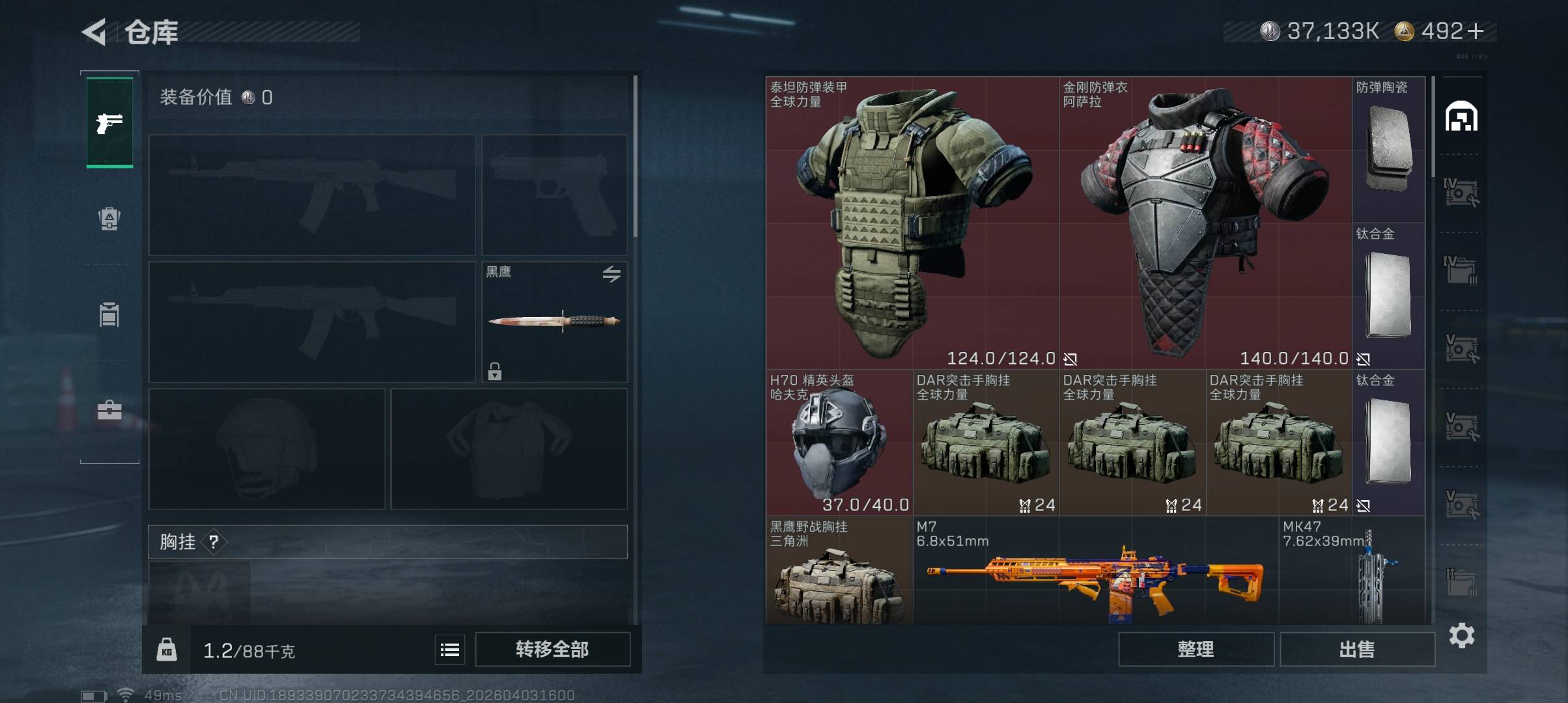Open the briefcase tab in left sidebar
1568x703 pixels.
109,410
